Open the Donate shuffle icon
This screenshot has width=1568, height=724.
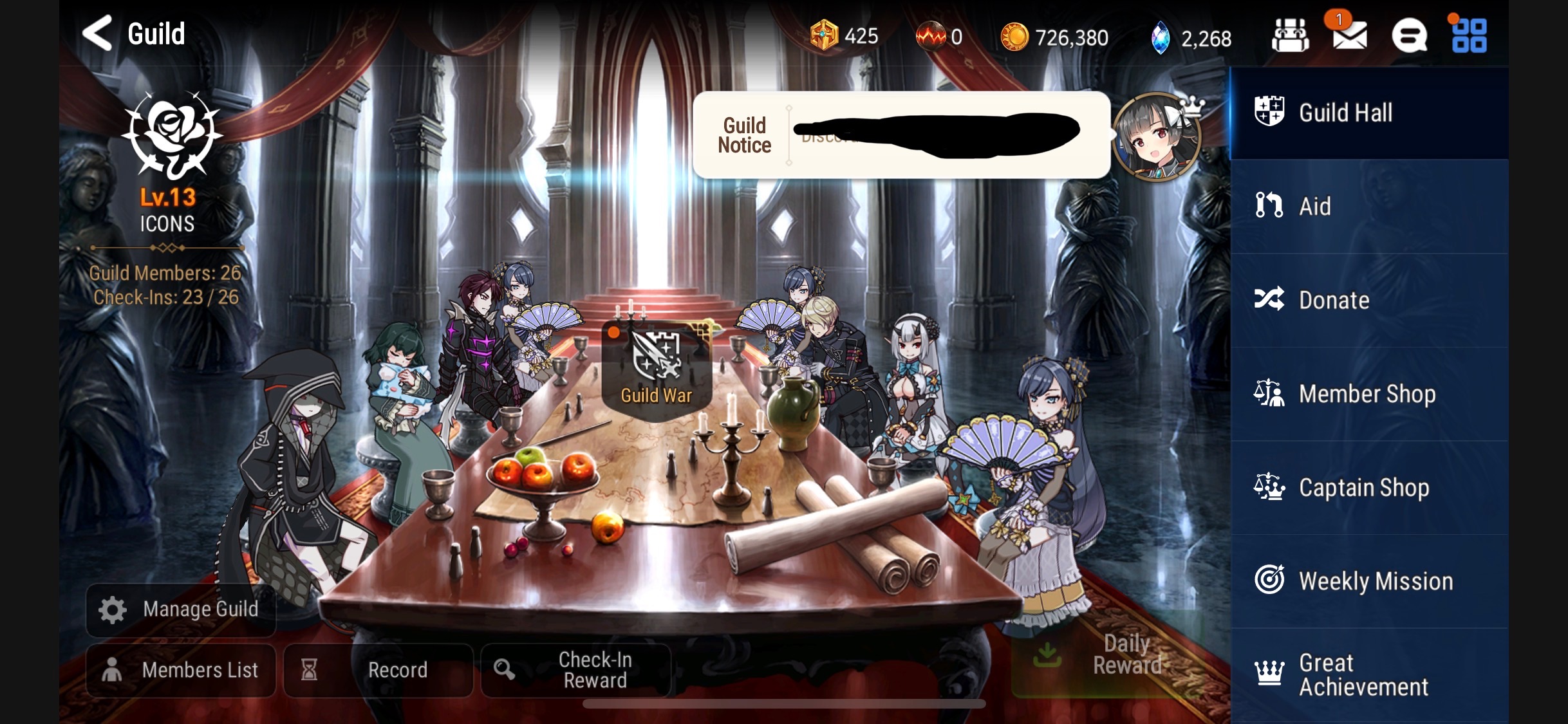click(1269, 300)
